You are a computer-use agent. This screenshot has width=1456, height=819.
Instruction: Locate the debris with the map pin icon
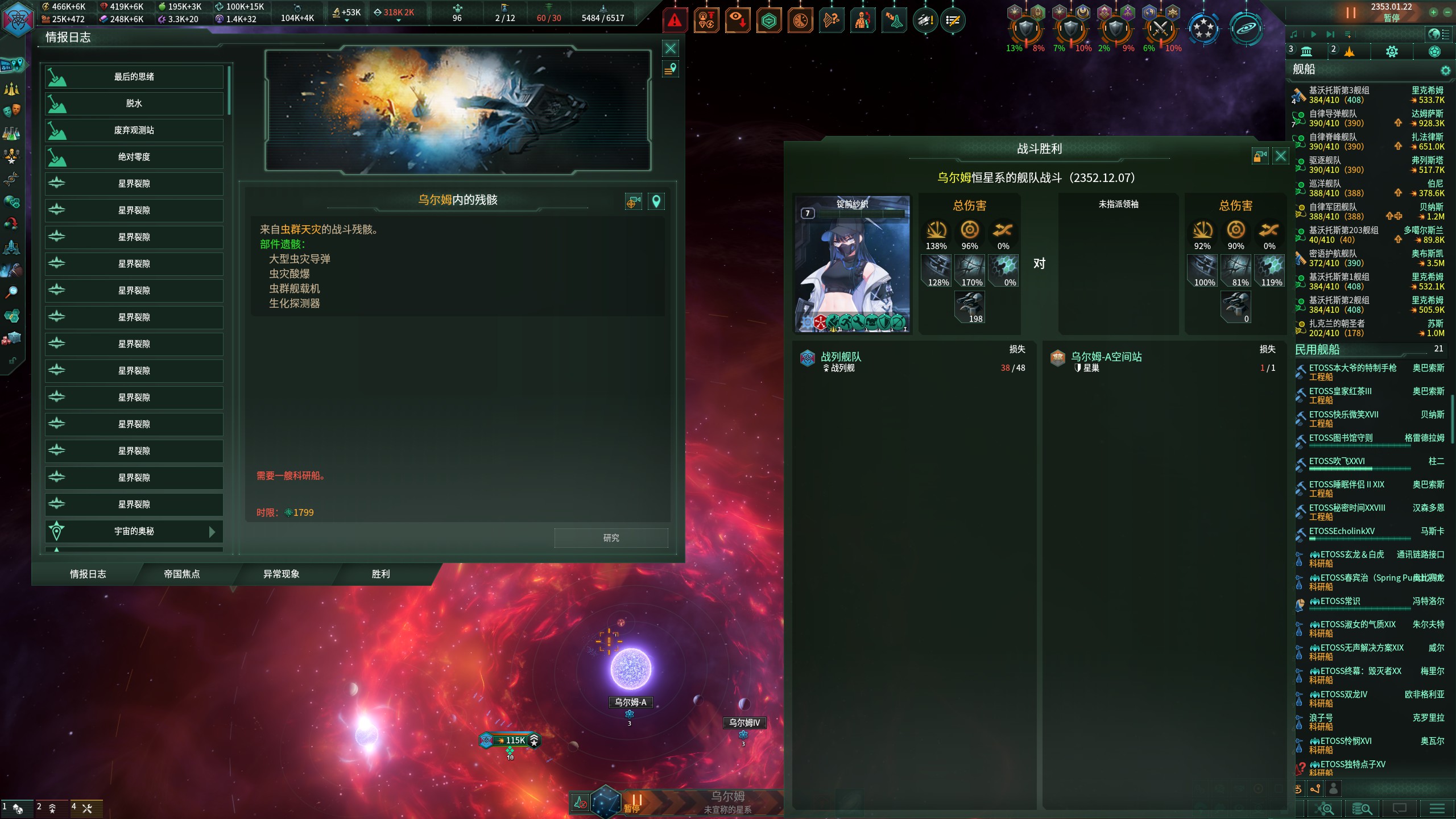coord(656,201)
